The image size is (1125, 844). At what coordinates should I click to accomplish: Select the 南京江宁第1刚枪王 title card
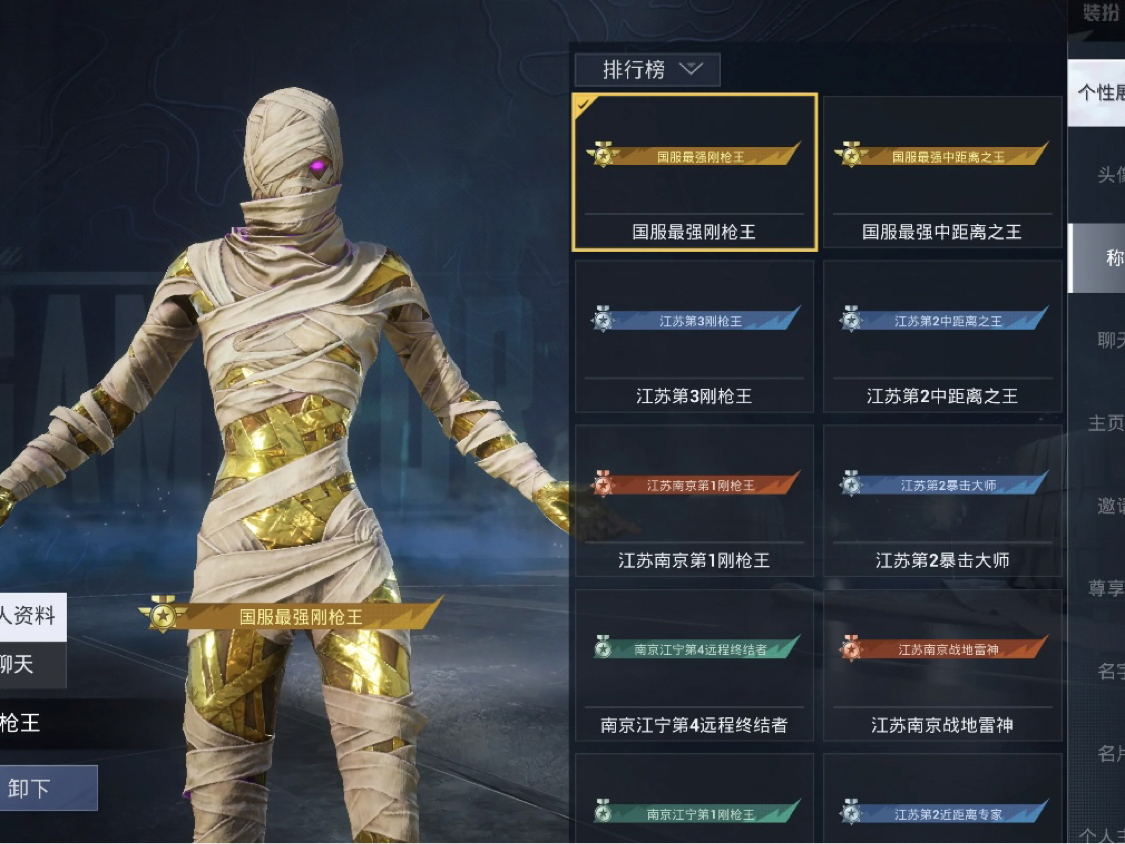pos(694,800)
